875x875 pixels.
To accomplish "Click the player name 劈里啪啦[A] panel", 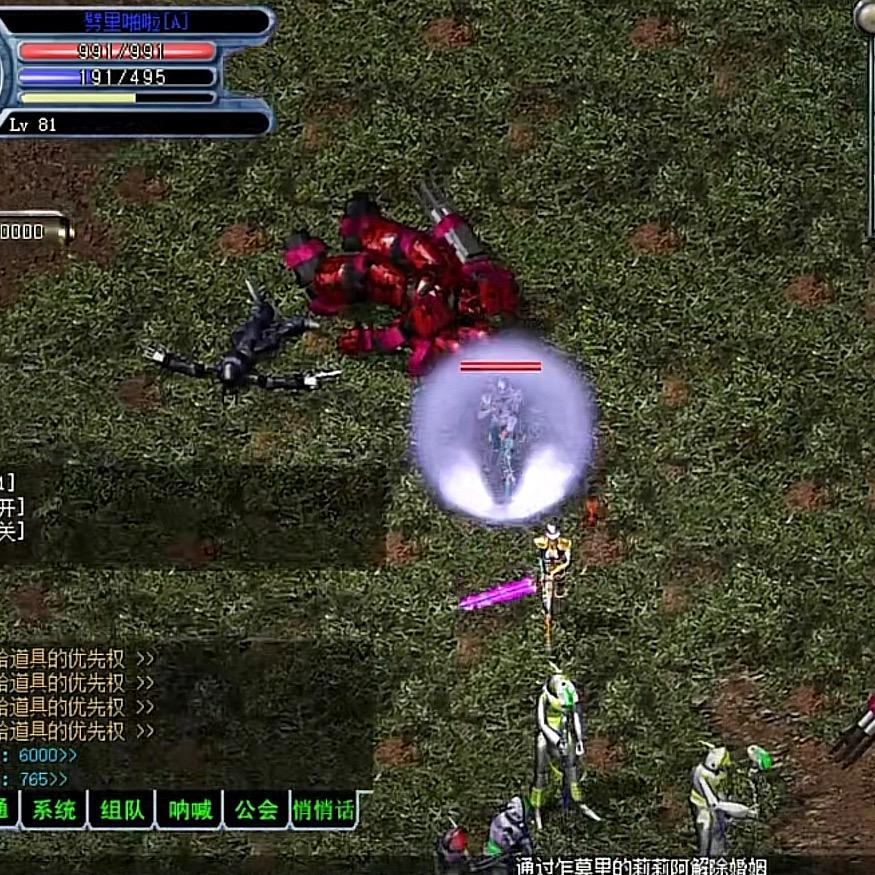I will pyautogui.click(x=140, y=22).
